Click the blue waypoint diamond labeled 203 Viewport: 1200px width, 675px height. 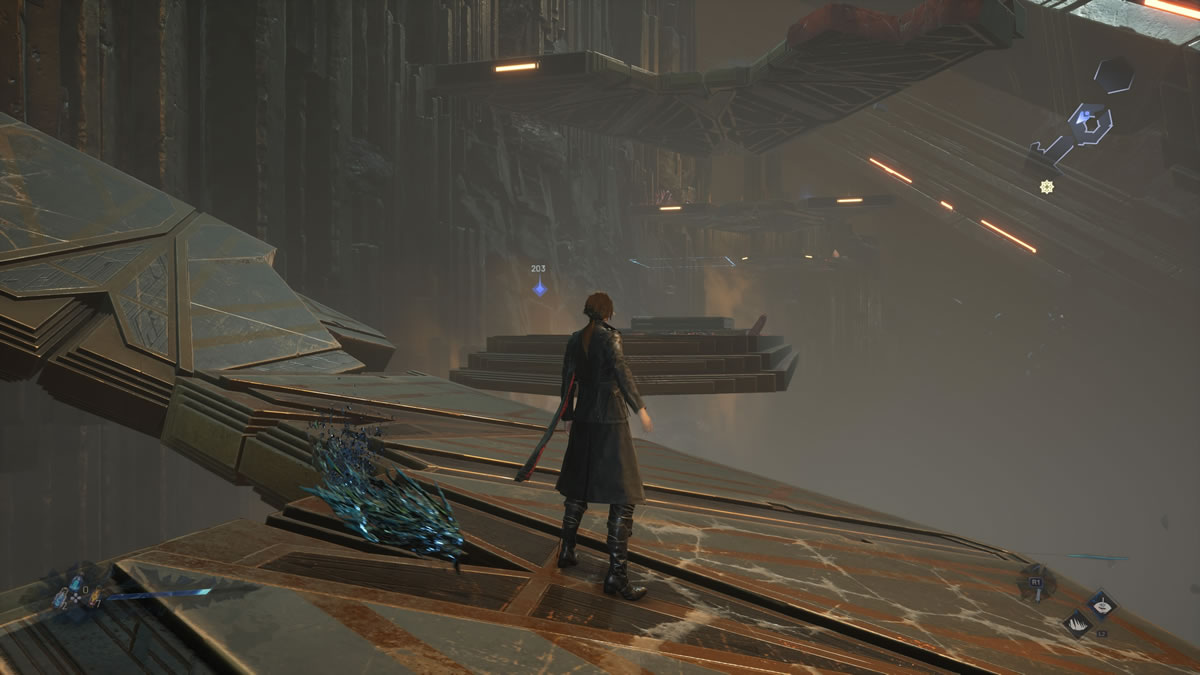click(539, 288)
